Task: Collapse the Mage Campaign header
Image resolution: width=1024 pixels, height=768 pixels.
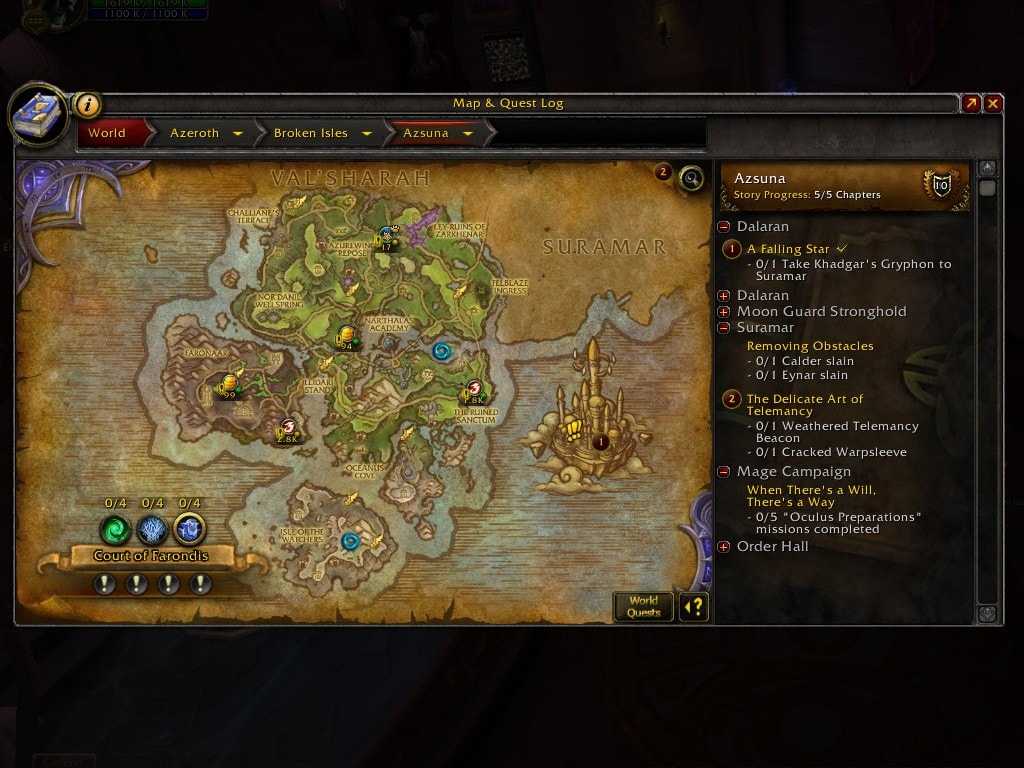Action: click(724, 472)
